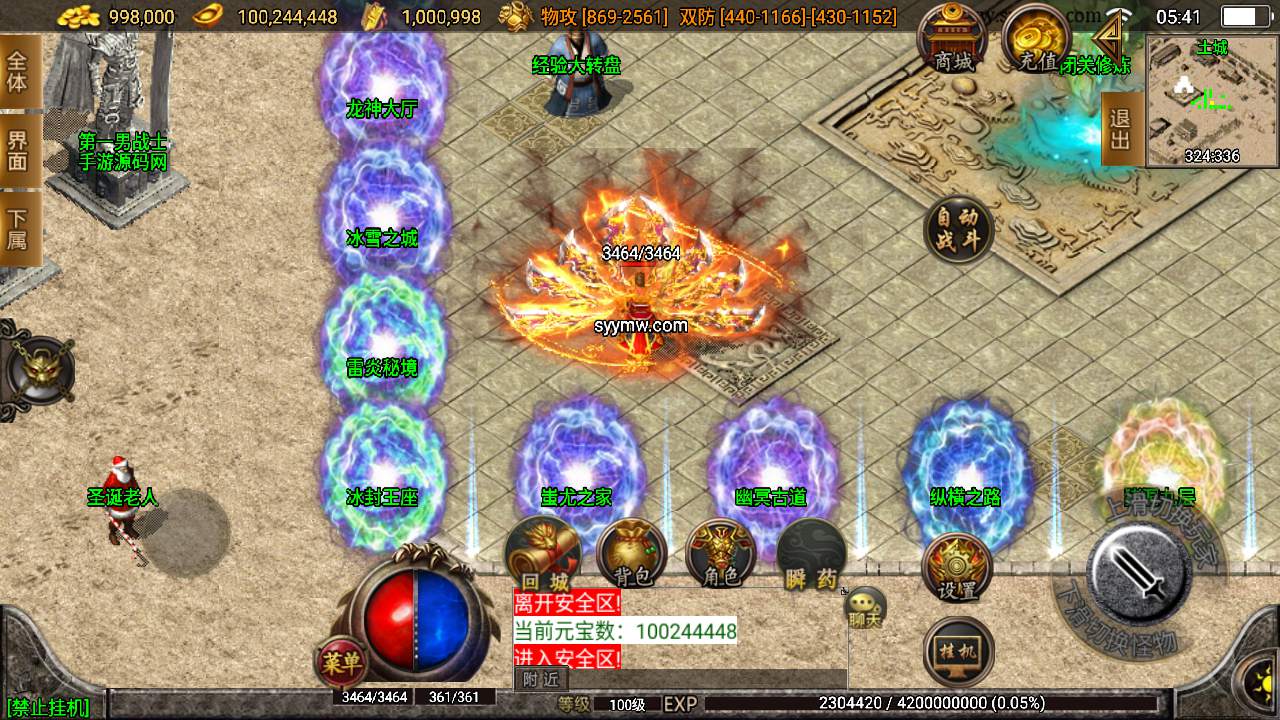Toggle 自动战斗 auto battle
The width and height of the screenshot is (1280, 720).
pos(958,230)
